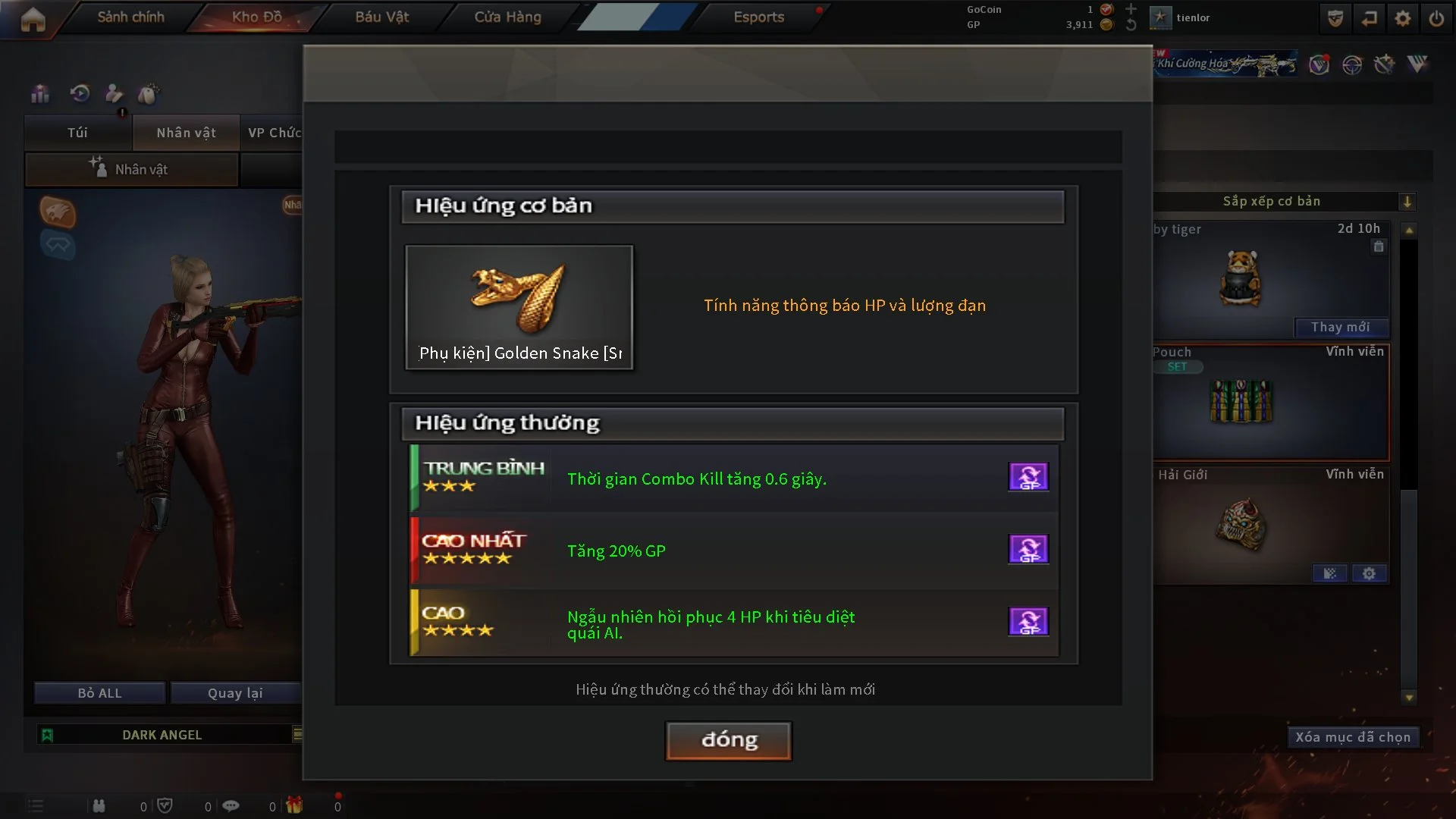Click the clan shield icon in the top-right

pos(1335,17)
